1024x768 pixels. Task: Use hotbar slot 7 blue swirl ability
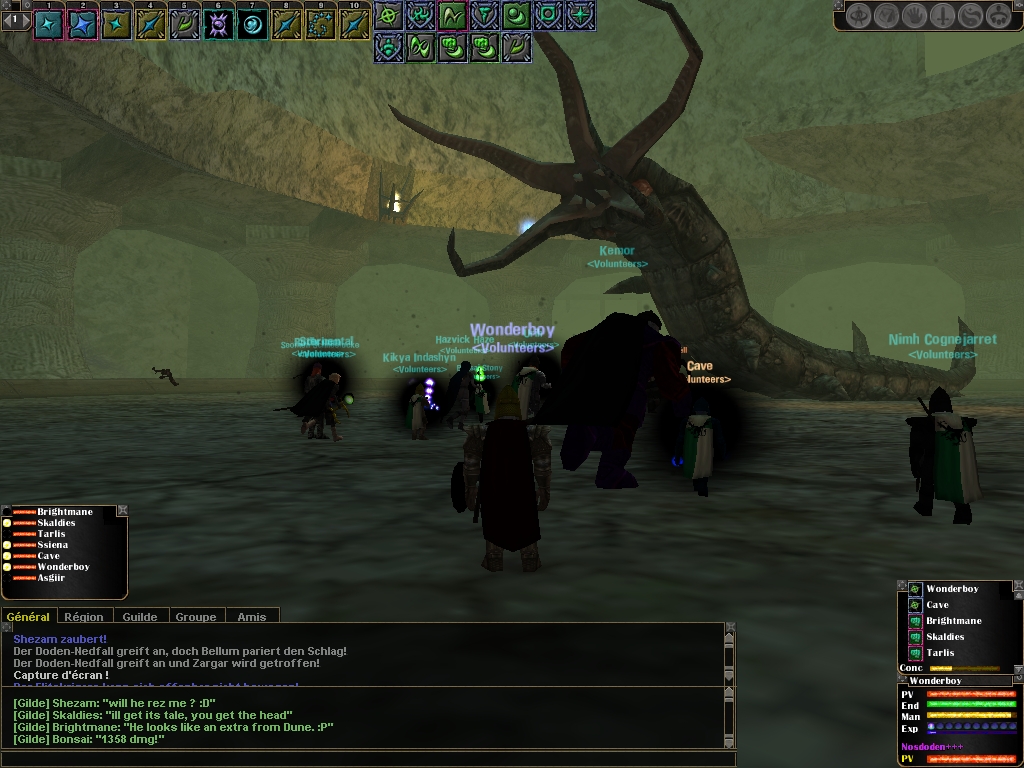(252, 24)
